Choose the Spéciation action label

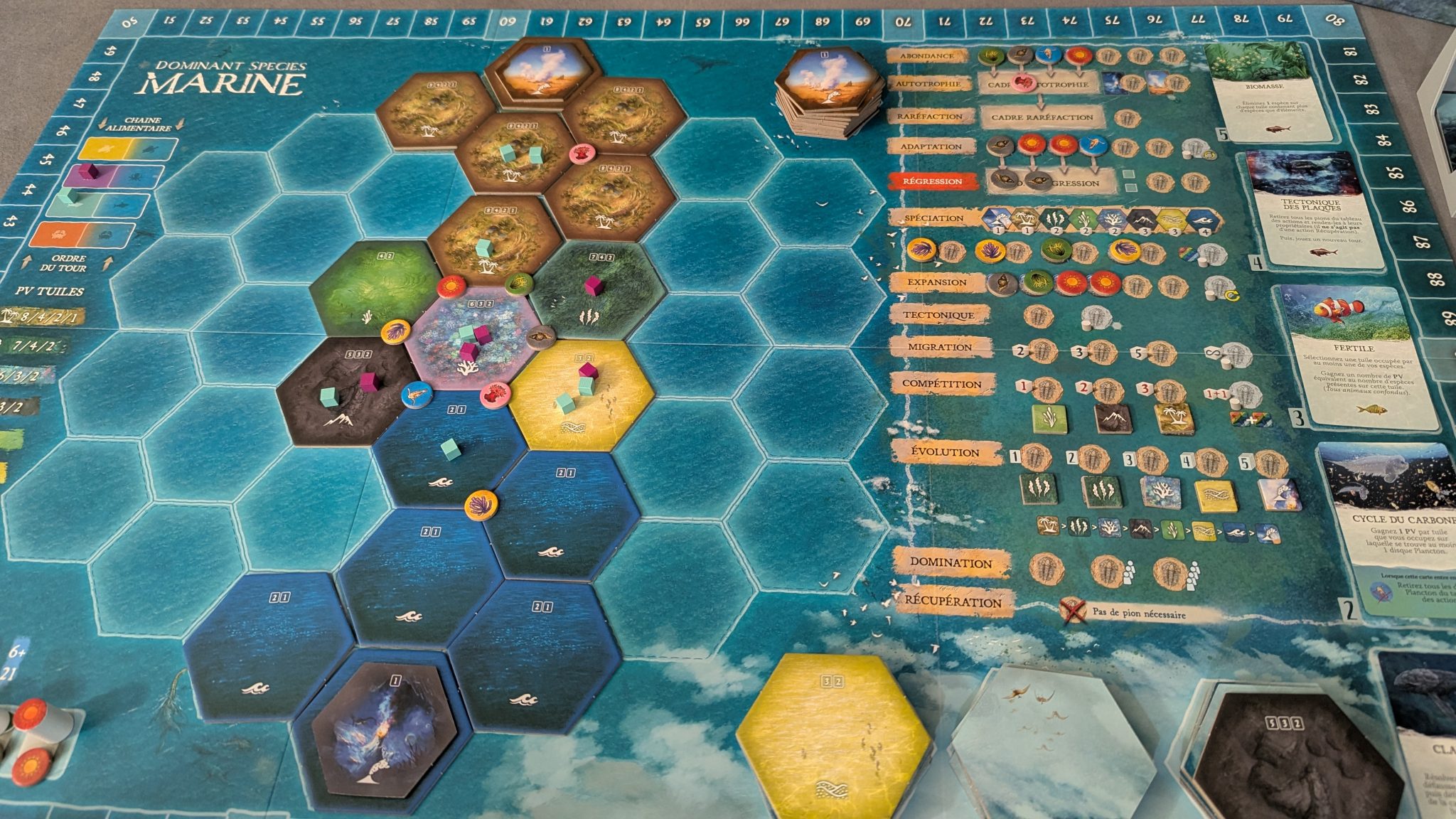(x=933, y=218)
